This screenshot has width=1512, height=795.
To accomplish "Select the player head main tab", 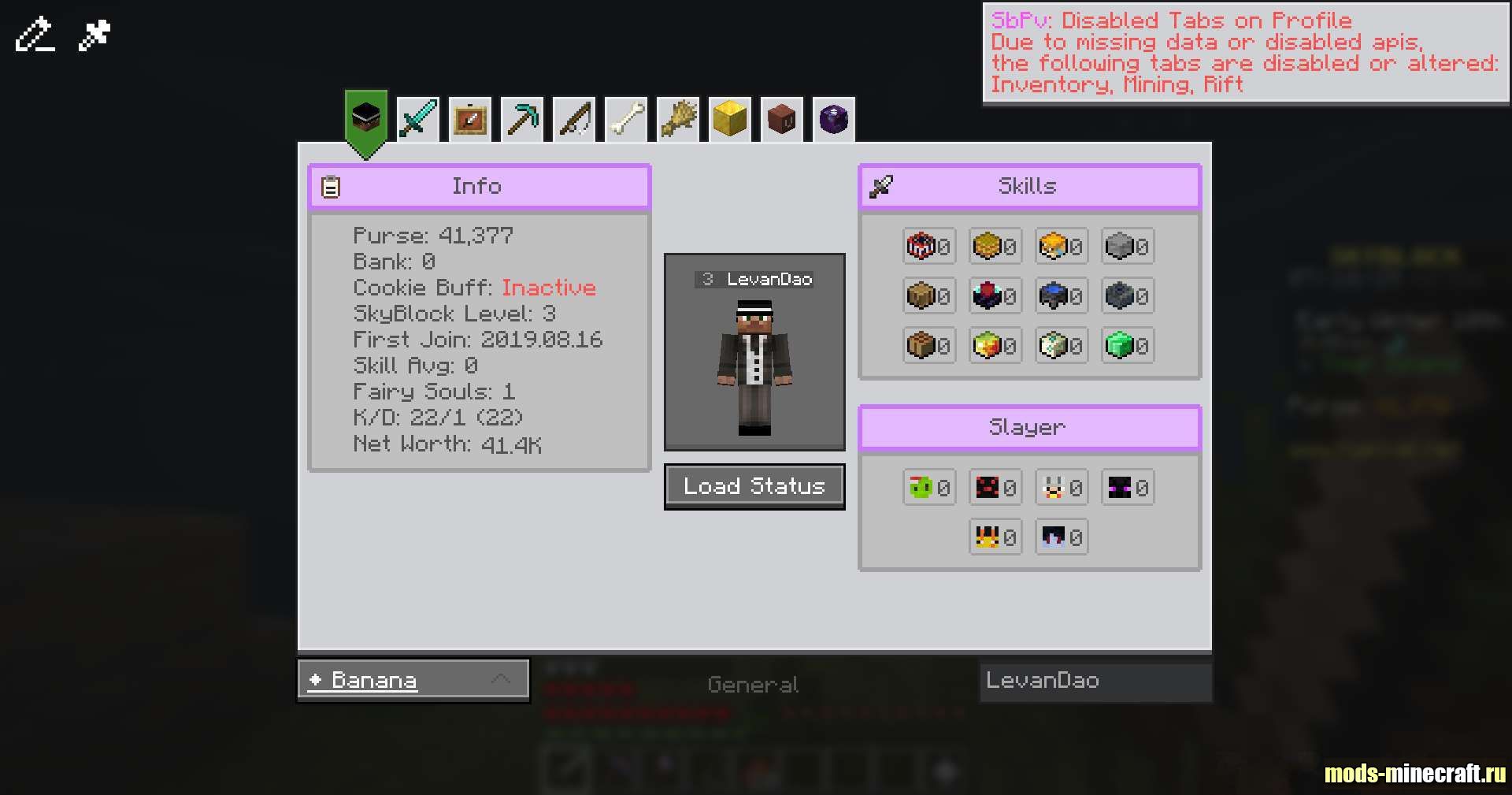I will pyautogui.click(x=365, y=120).
